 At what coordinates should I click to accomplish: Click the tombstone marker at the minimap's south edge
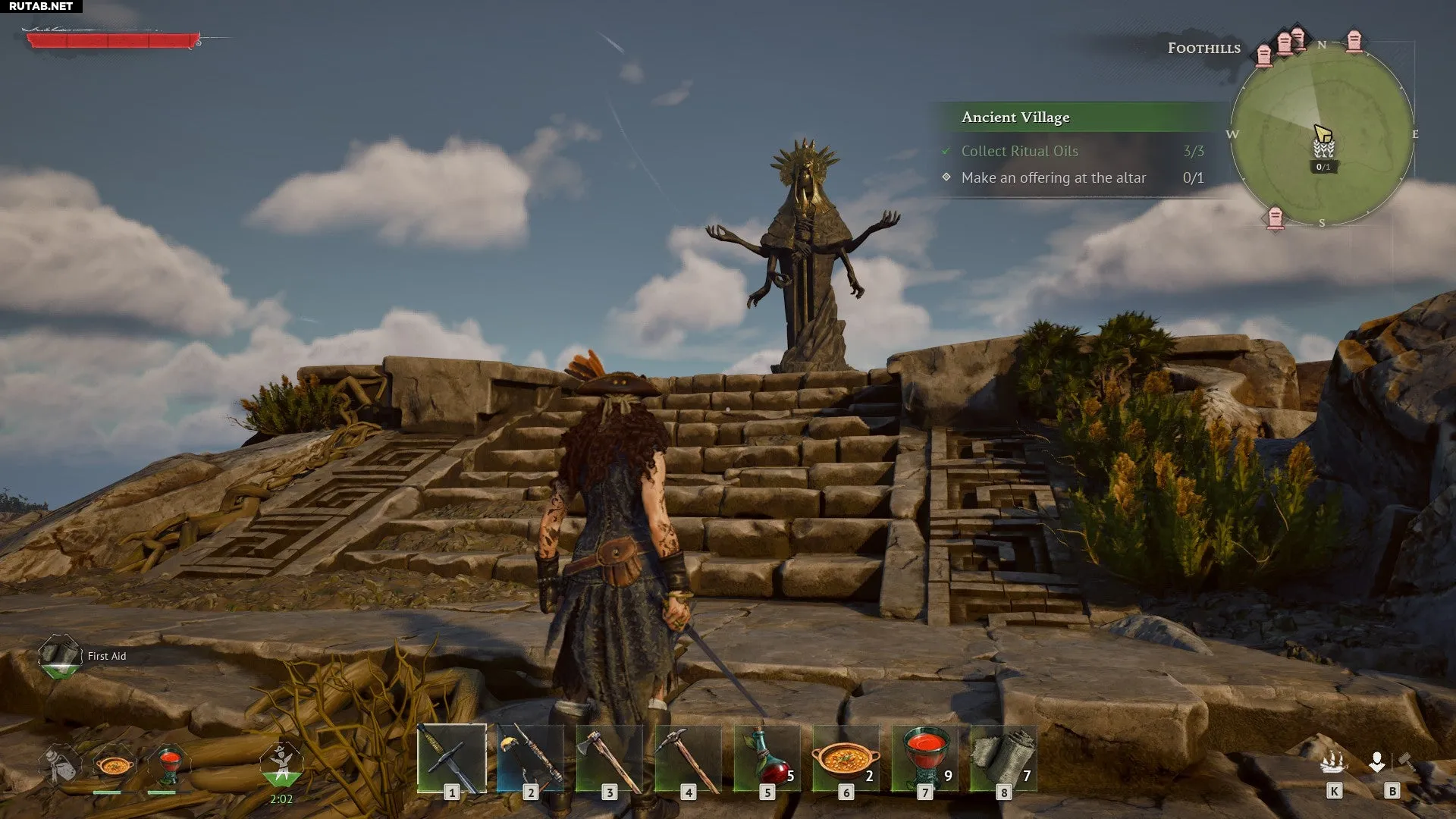click(1276, 218)
